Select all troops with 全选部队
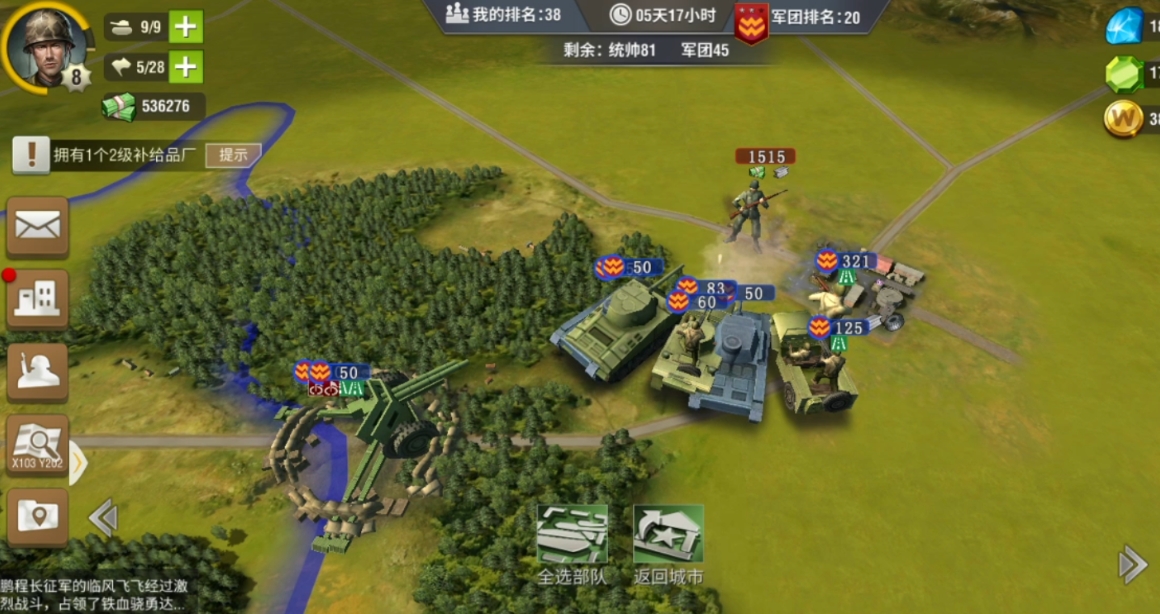The image size is (1160, 614). pos(572,545)
